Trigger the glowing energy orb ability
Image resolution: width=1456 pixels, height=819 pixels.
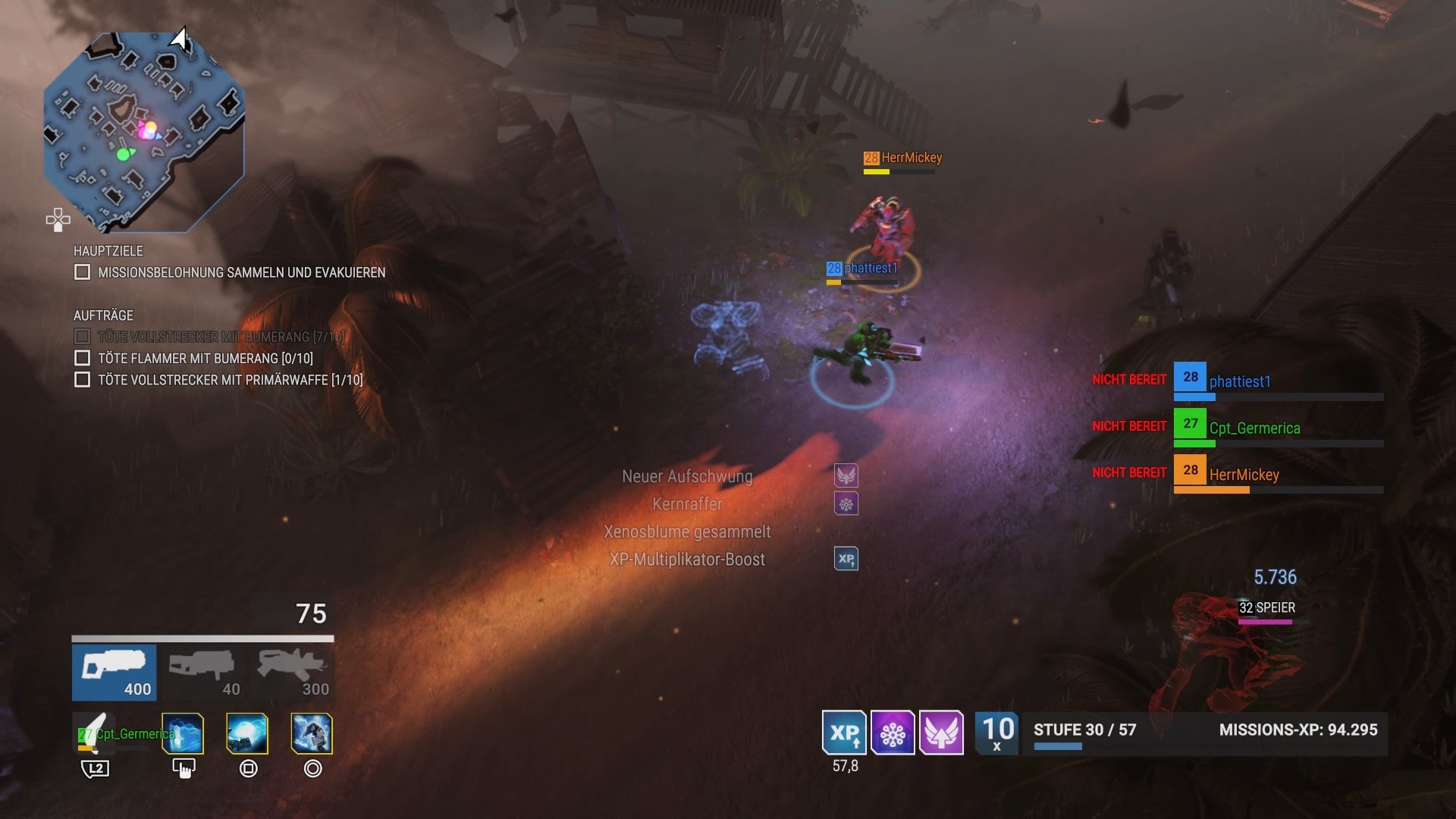(x=247, y=733)
